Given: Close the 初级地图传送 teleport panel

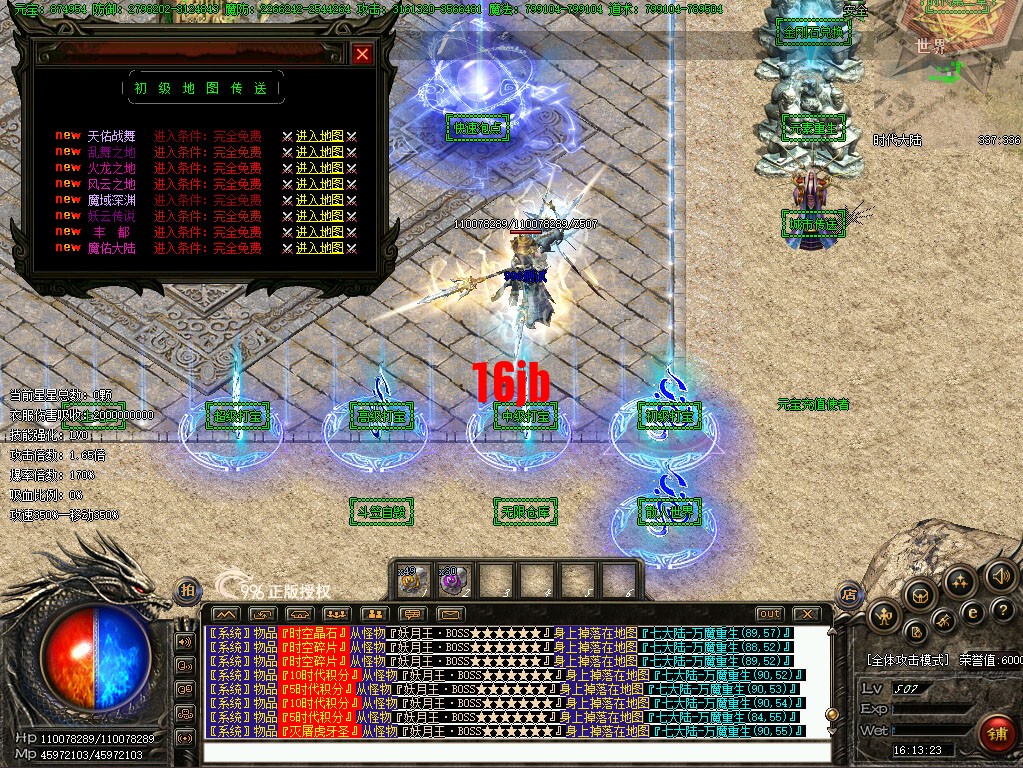Looking at the screenshot, I should [x=362, y=54].
